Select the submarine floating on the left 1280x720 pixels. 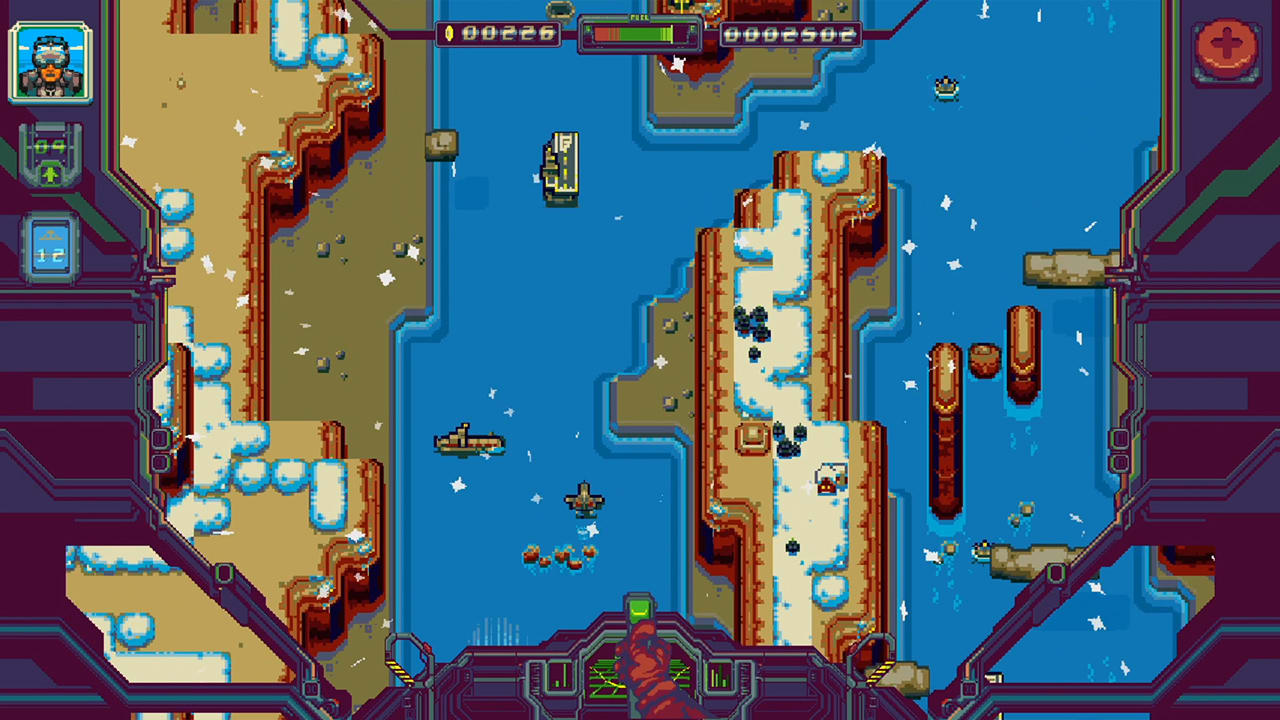(x=468, y=443)
